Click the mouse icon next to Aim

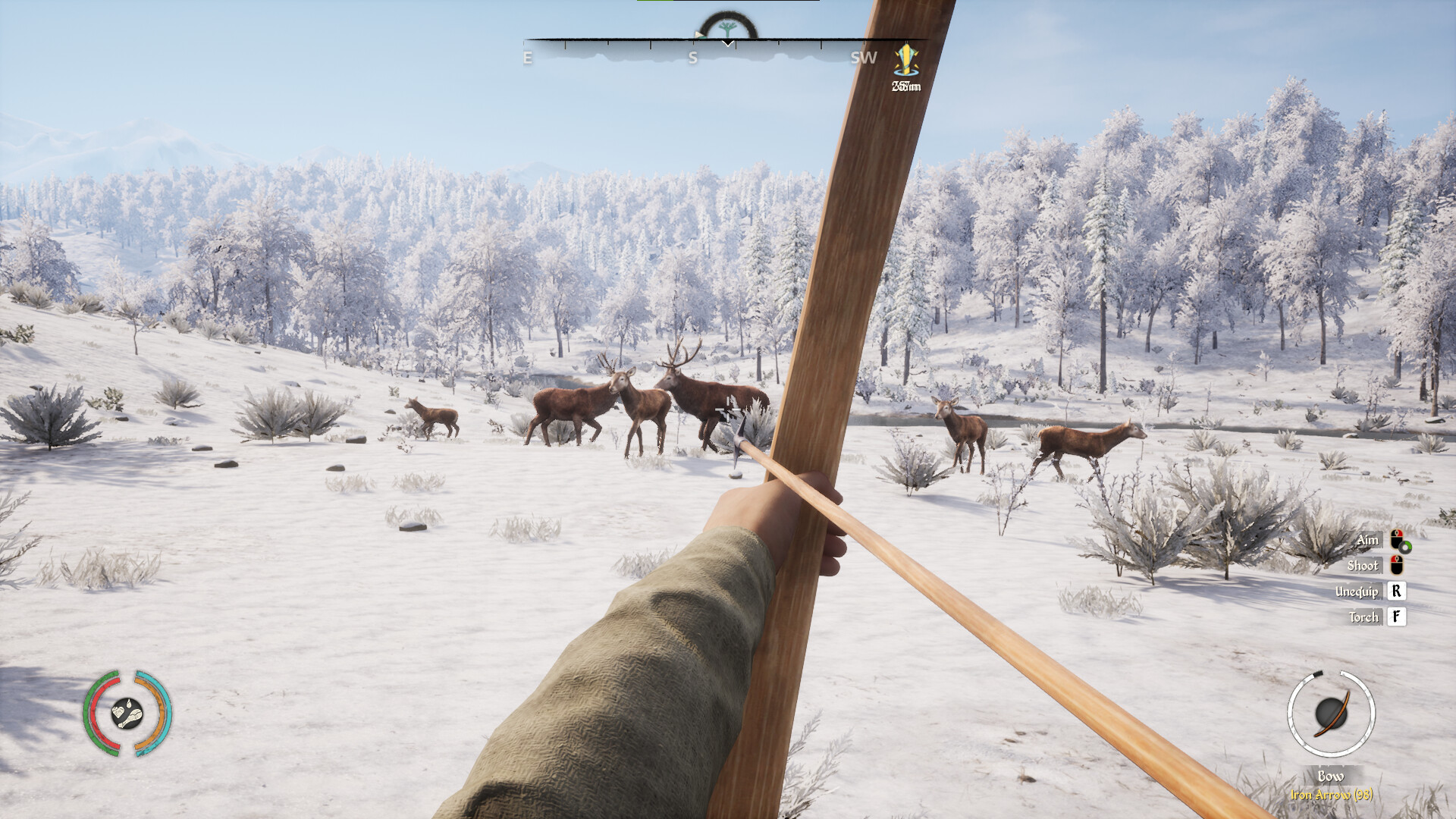[1398, 540]
